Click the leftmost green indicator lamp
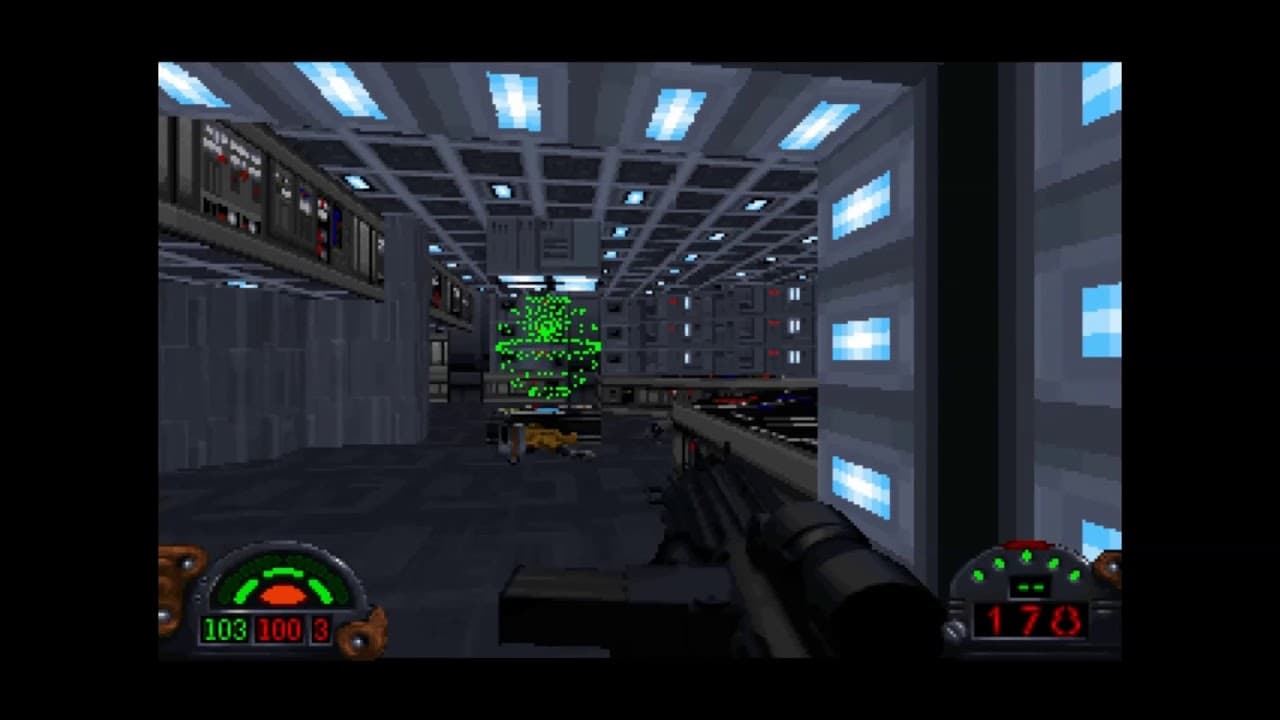The image size is (1280, 720). pyautogui.click(x=979, y=576)
